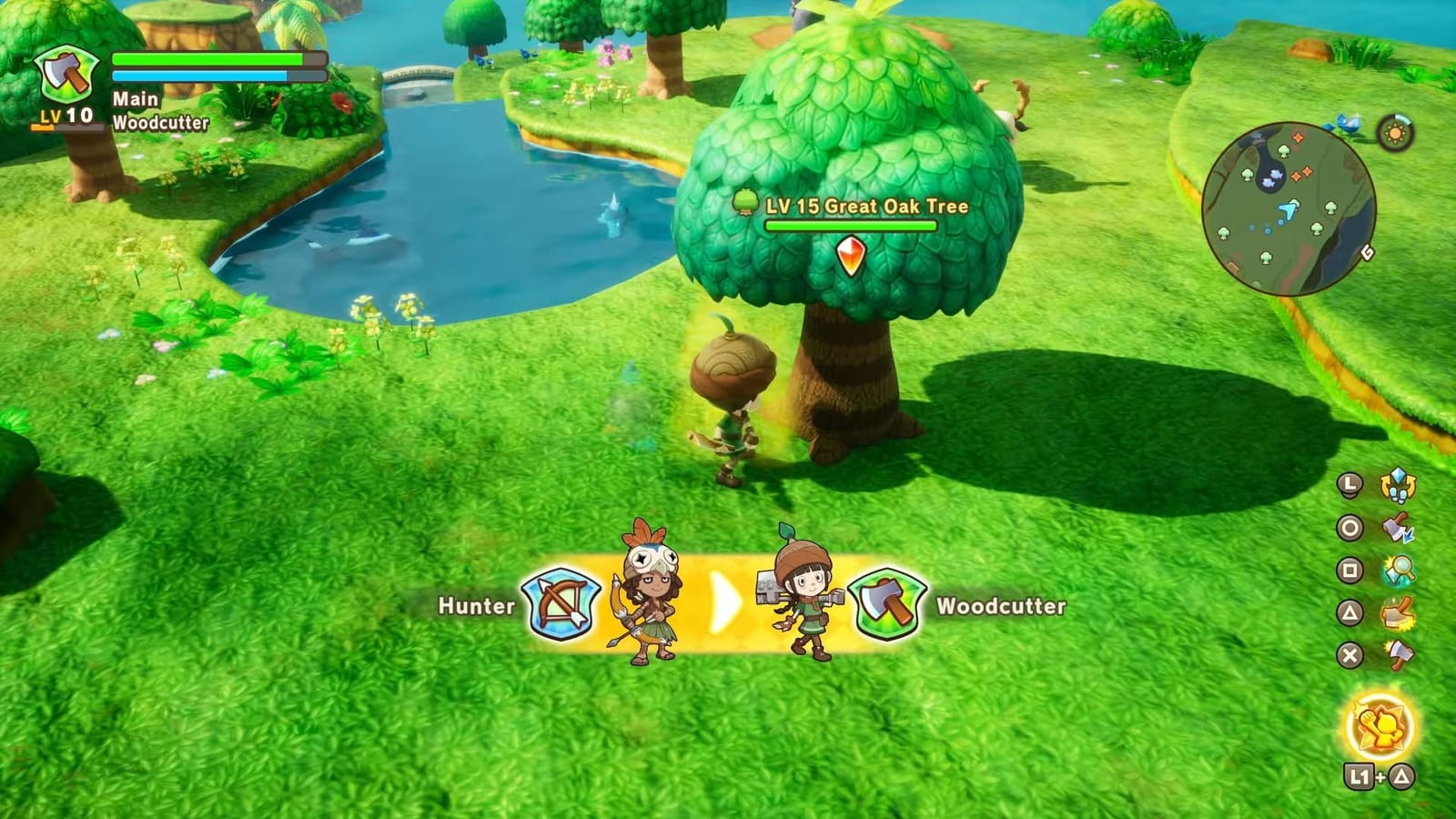Open the sun time-of-day dial

coord(1394,134)
